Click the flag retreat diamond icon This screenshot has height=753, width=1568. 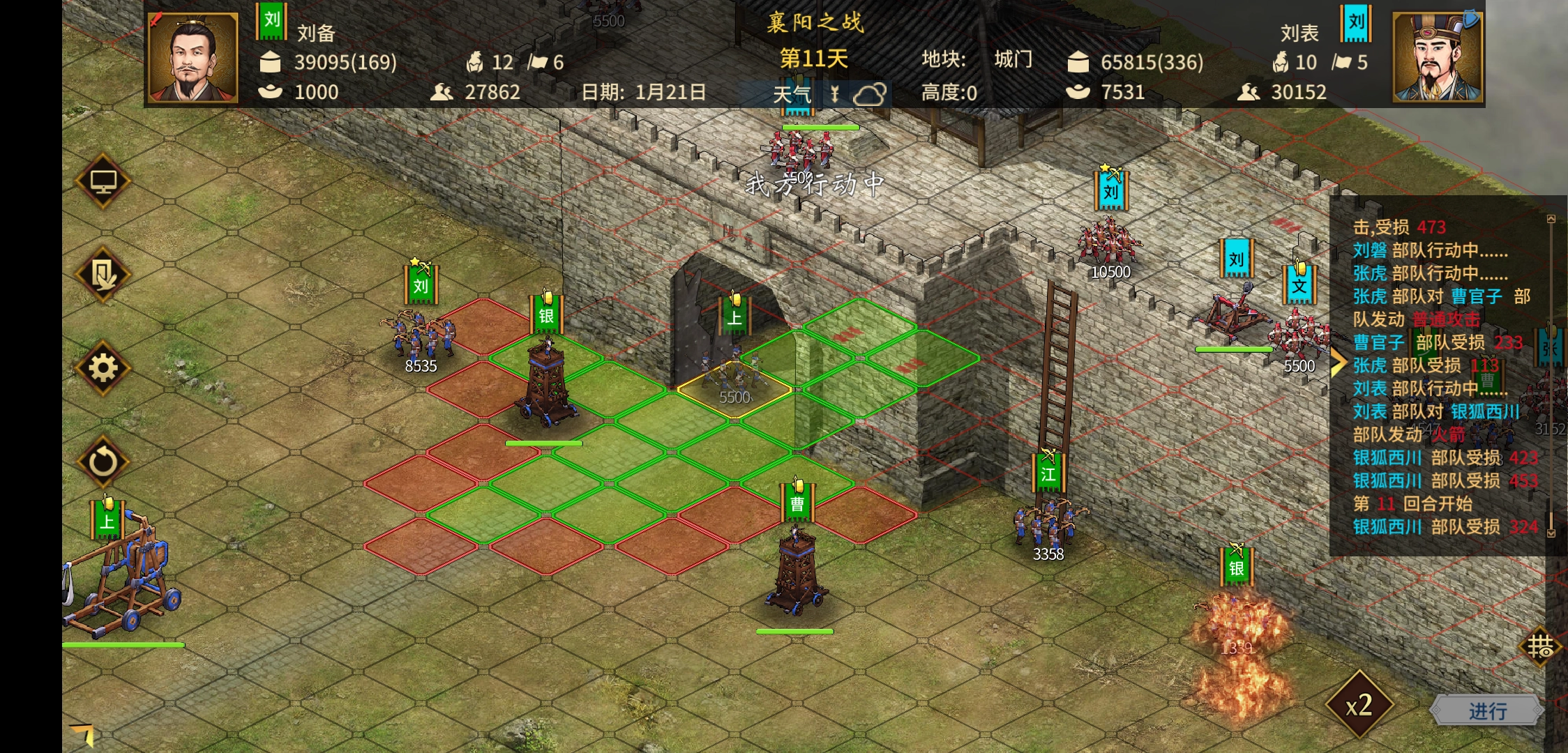coord(103,275)
